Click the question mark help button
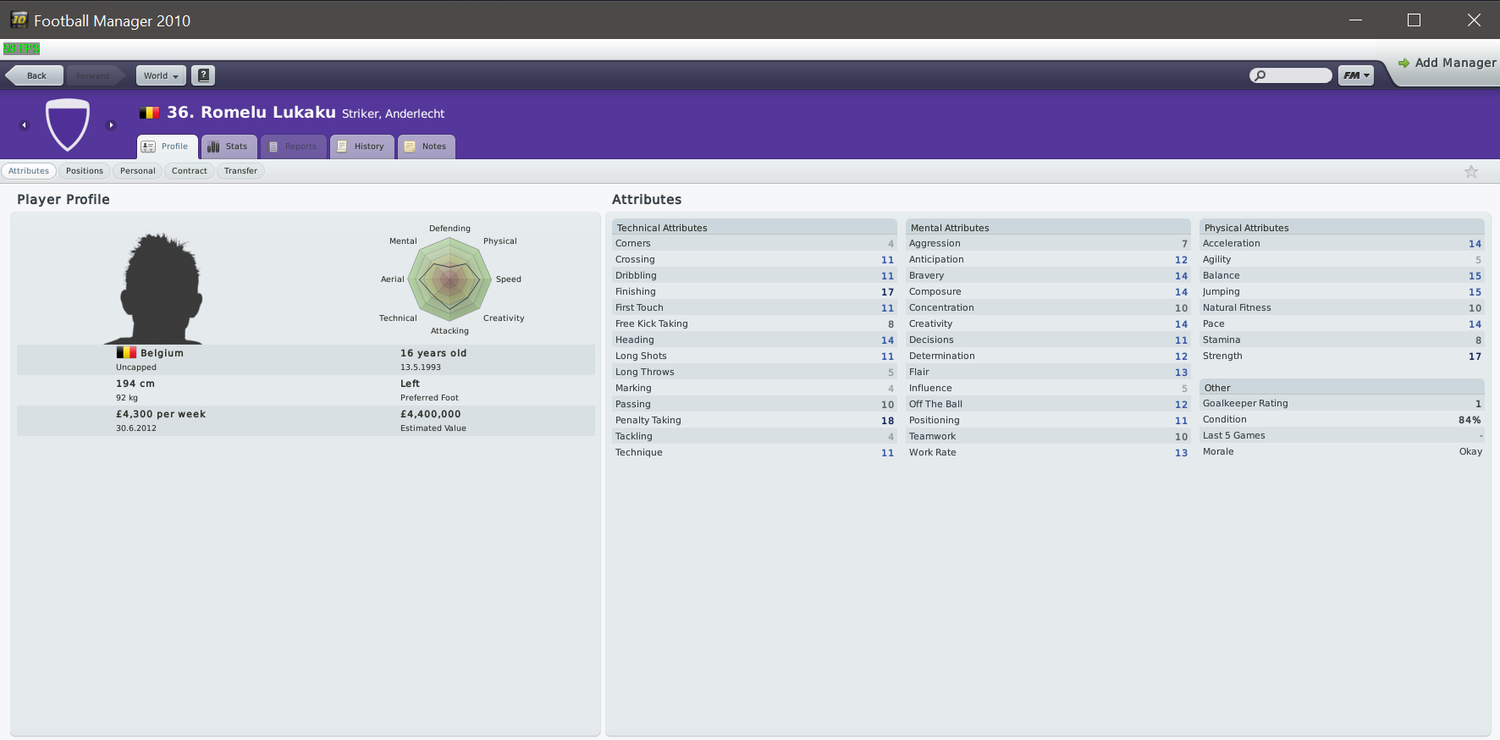1500x740 pixels. click(203, 76)
